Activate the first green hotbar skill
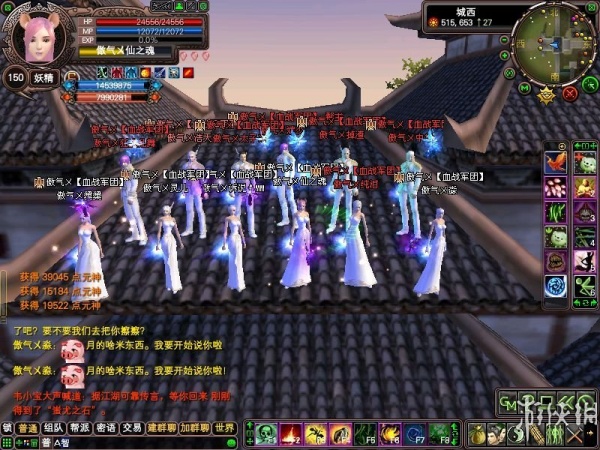The width and height of the screenshot is (600, 450). 266,434
